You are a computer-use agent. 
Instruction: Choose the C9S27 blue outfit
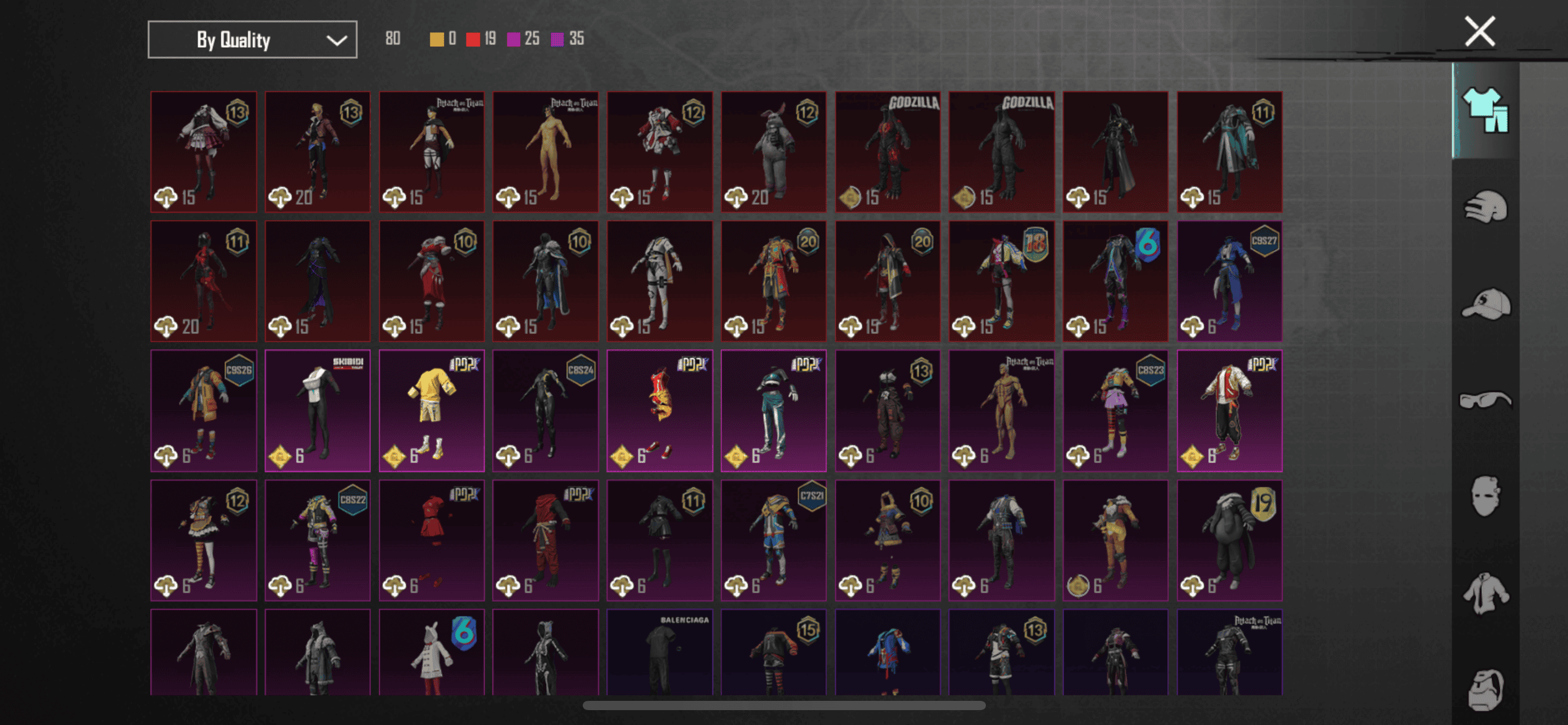1229,281
